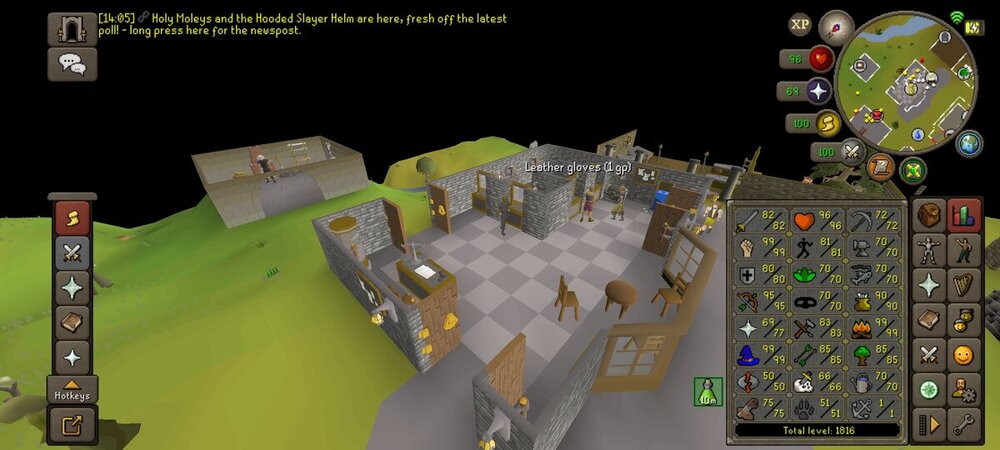Open the wrench settings tab
Viewport: 1000px width, 450px height.
964,422
